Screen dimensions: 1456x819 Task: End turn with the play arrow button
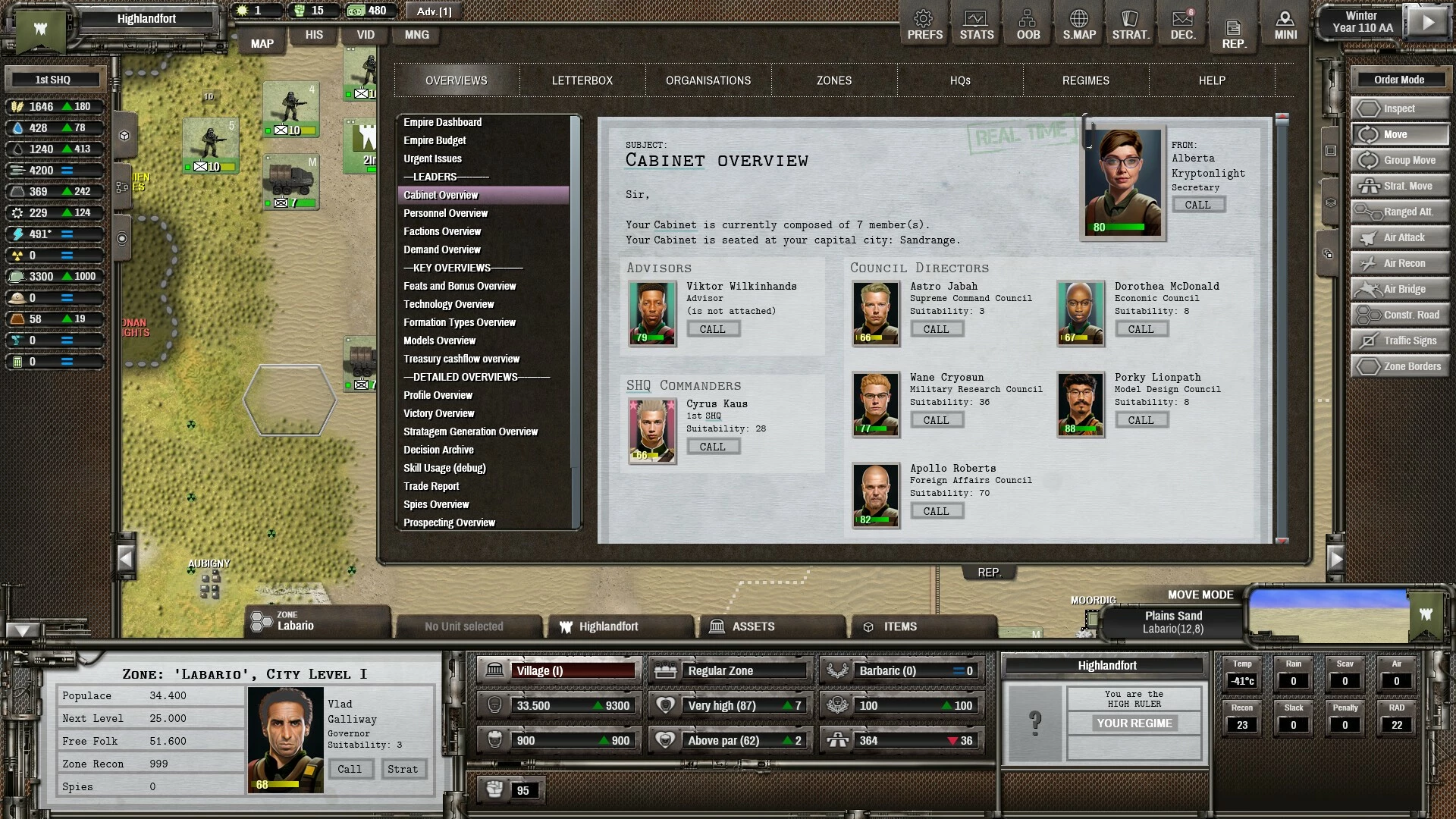point(1427,23)
